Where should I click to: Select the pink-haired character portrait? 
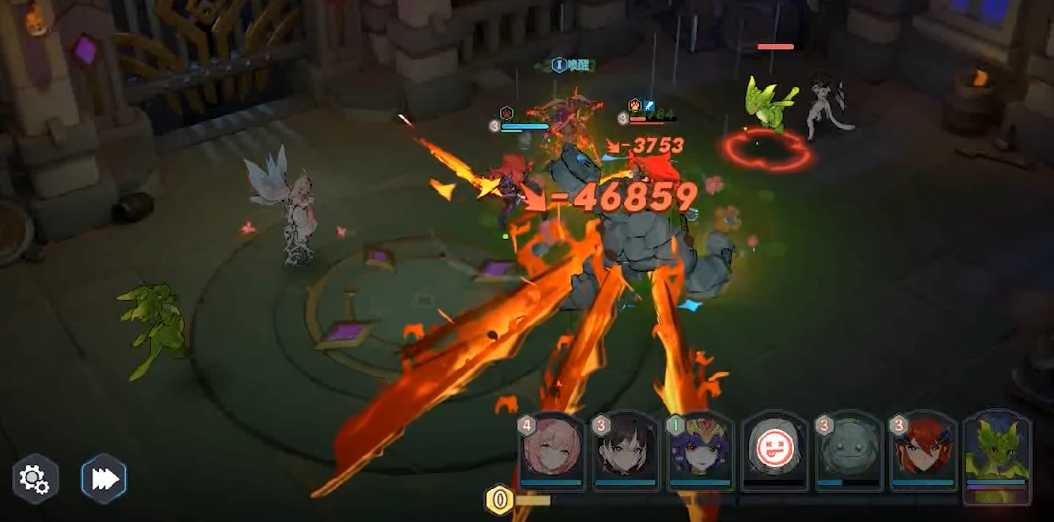553,452
